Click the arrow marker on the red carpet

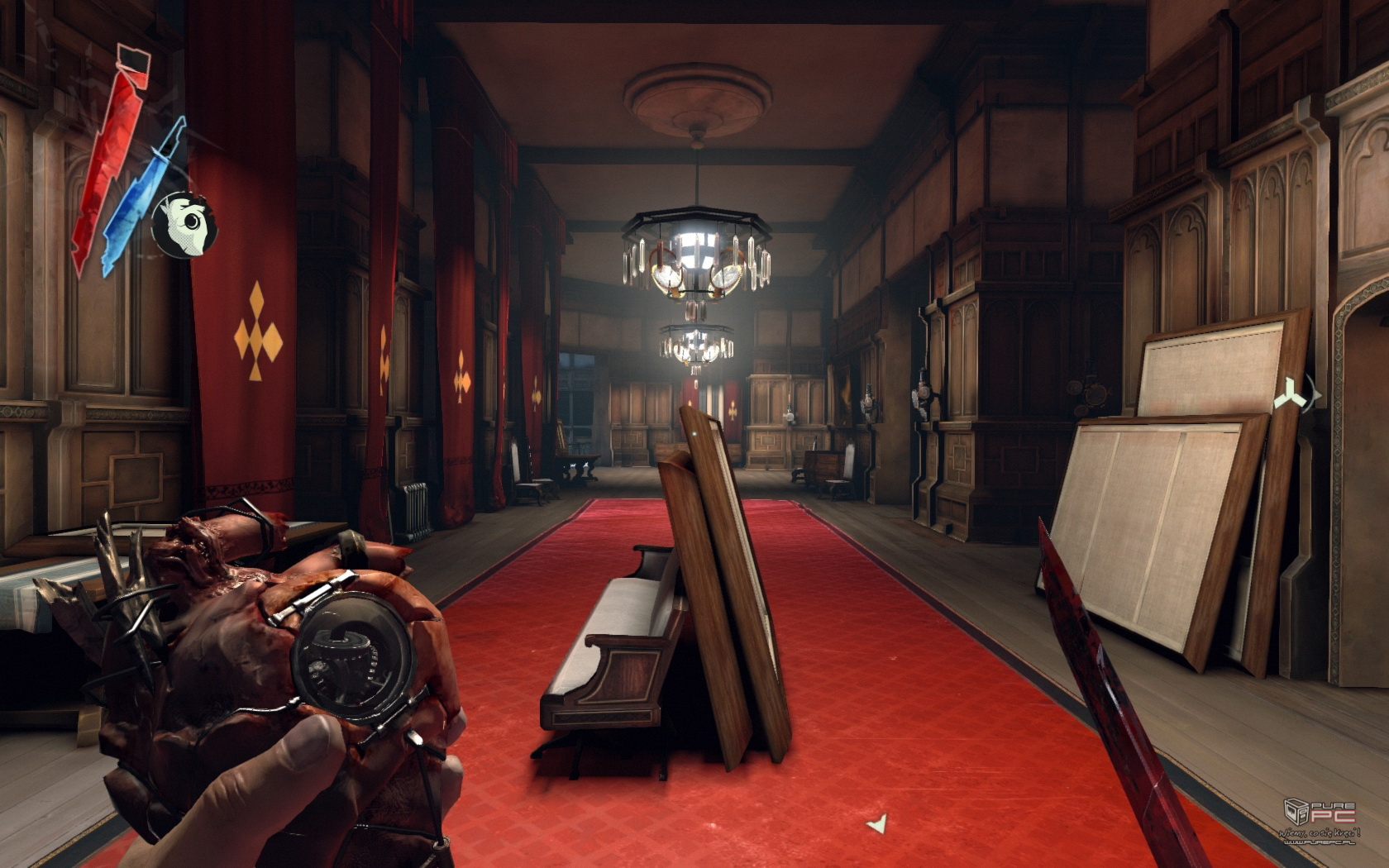(878, 823)
